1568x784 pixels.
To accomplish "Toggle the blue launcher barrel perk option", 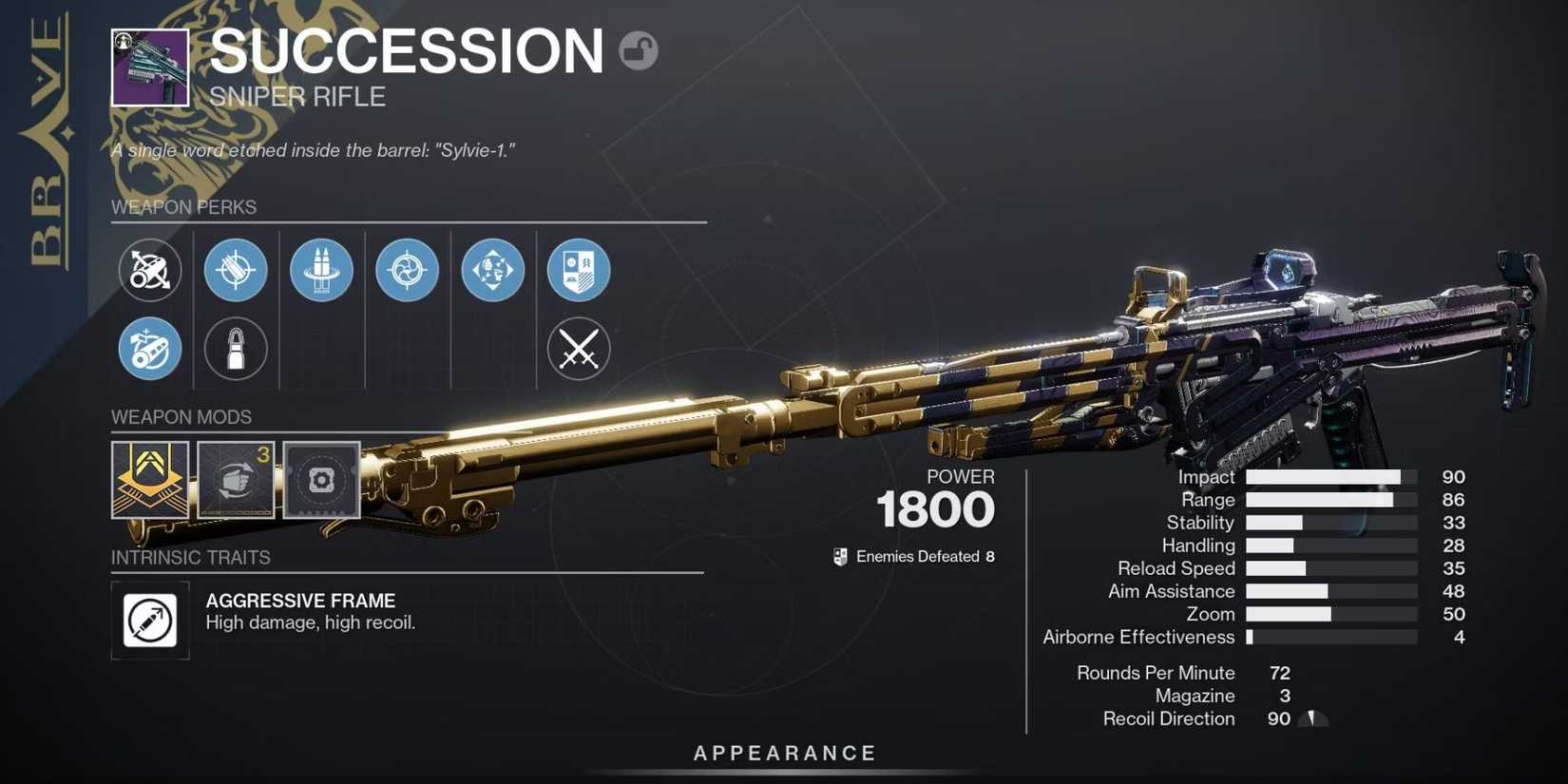I will click(x=150, y=349).
